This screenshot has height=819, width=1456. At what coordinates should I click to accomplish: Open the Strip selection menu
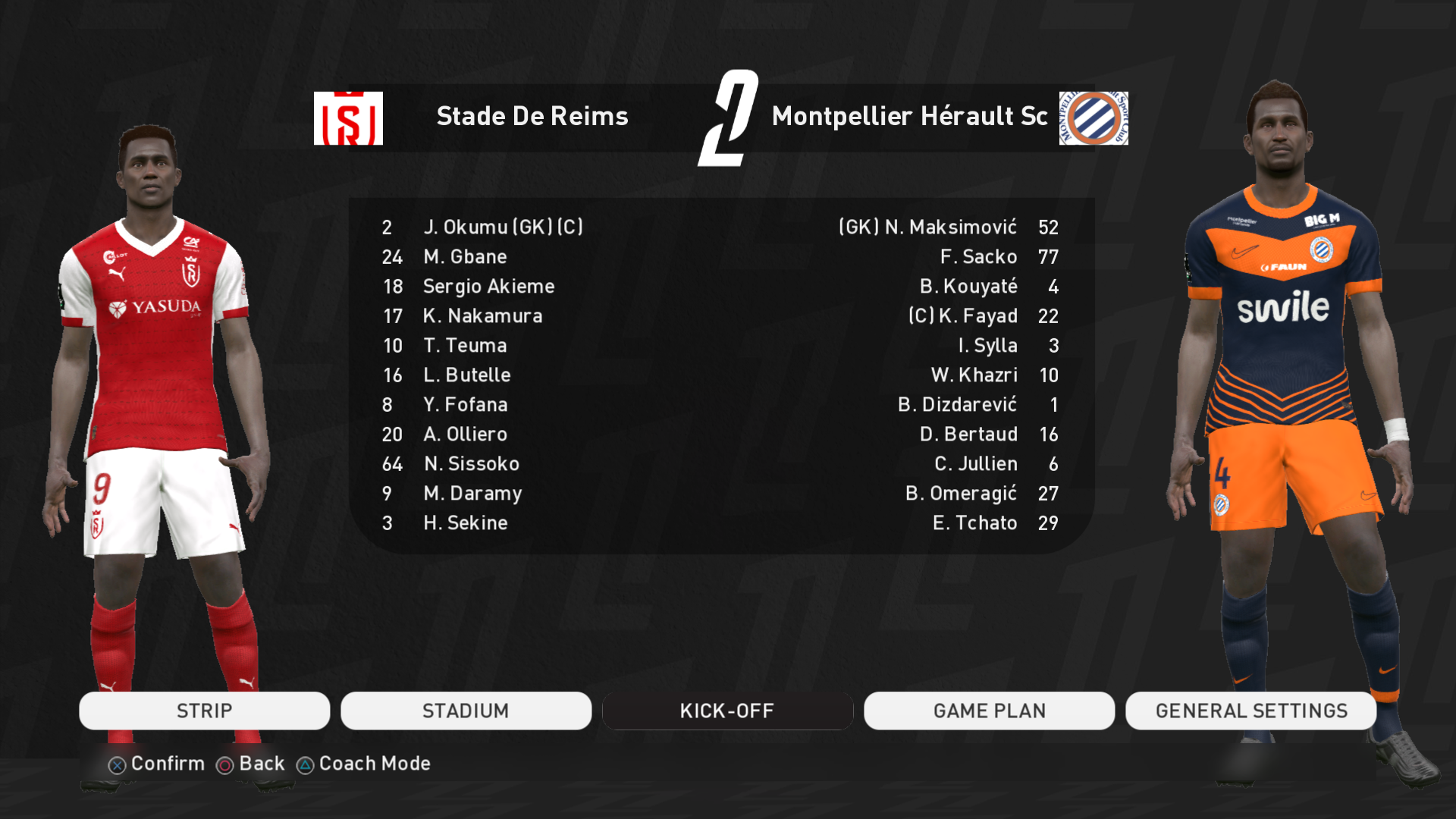204,711
